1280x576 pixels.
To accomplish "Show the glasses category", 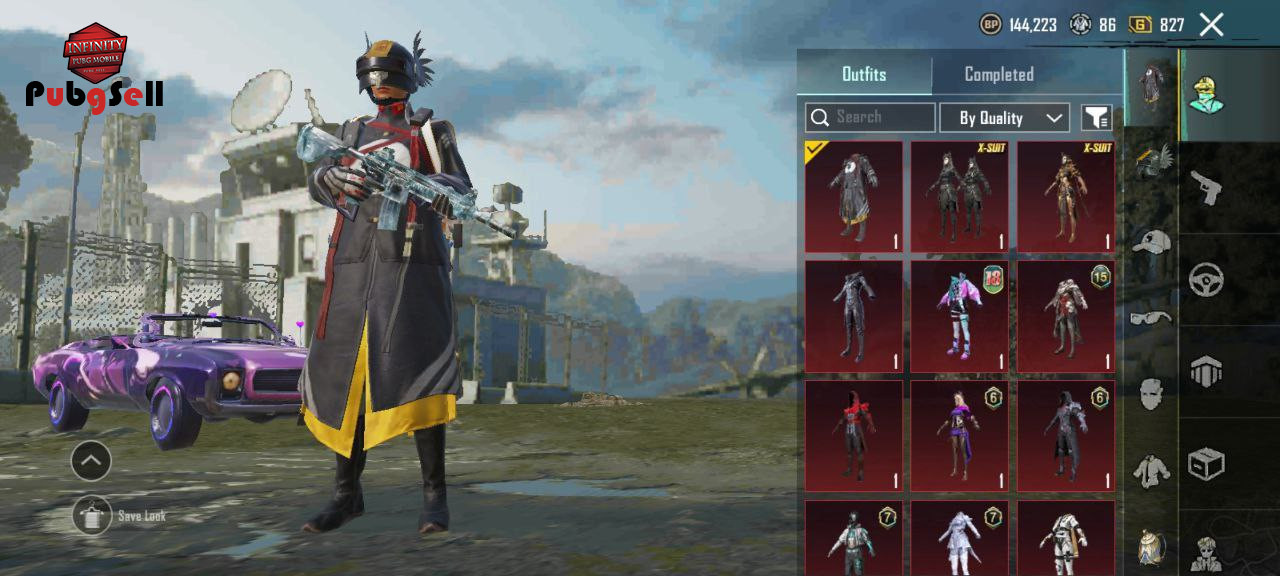I will point(1151,318).
